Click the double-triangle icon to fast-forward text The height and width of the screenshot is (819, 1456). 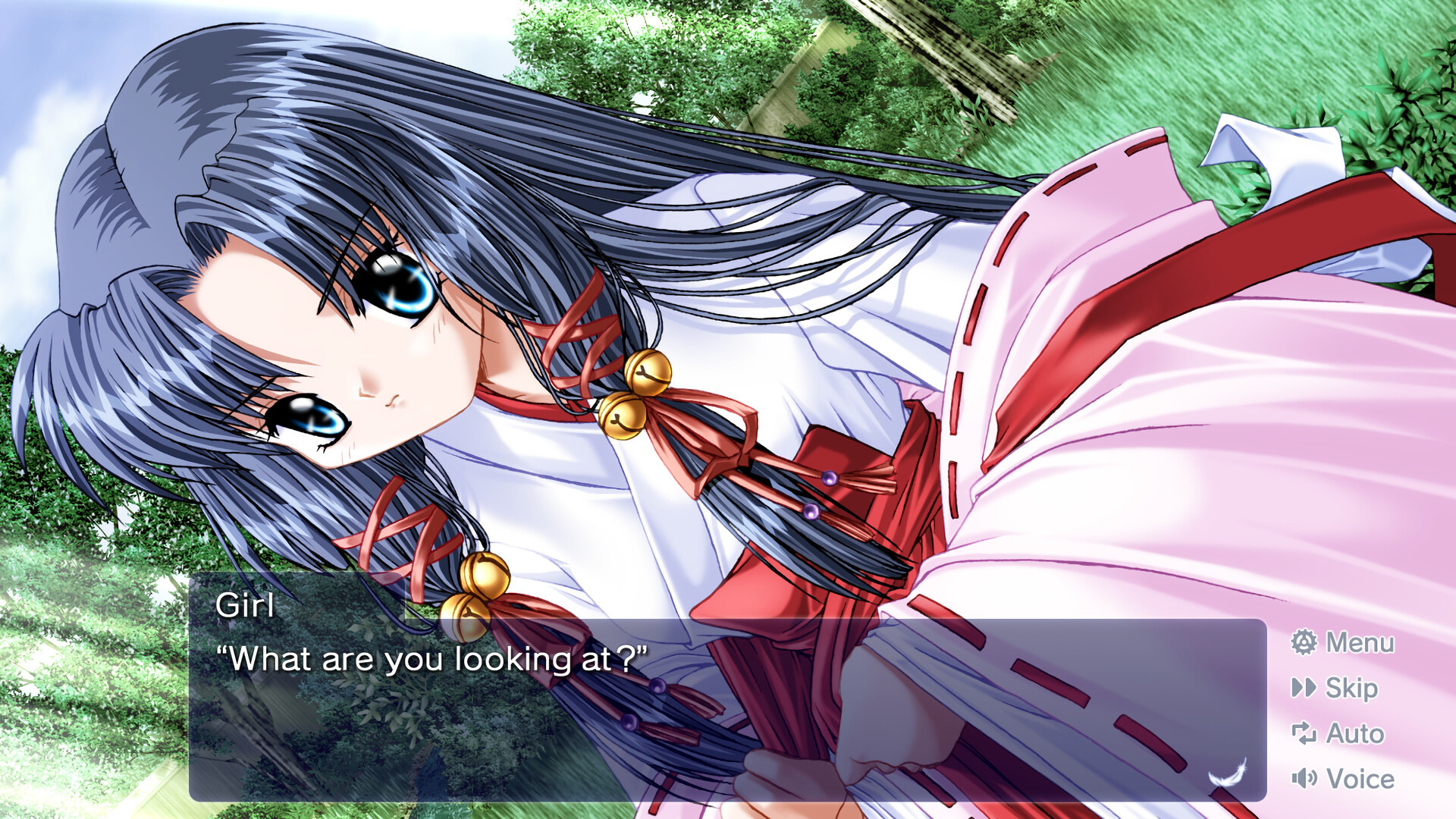1304,688
